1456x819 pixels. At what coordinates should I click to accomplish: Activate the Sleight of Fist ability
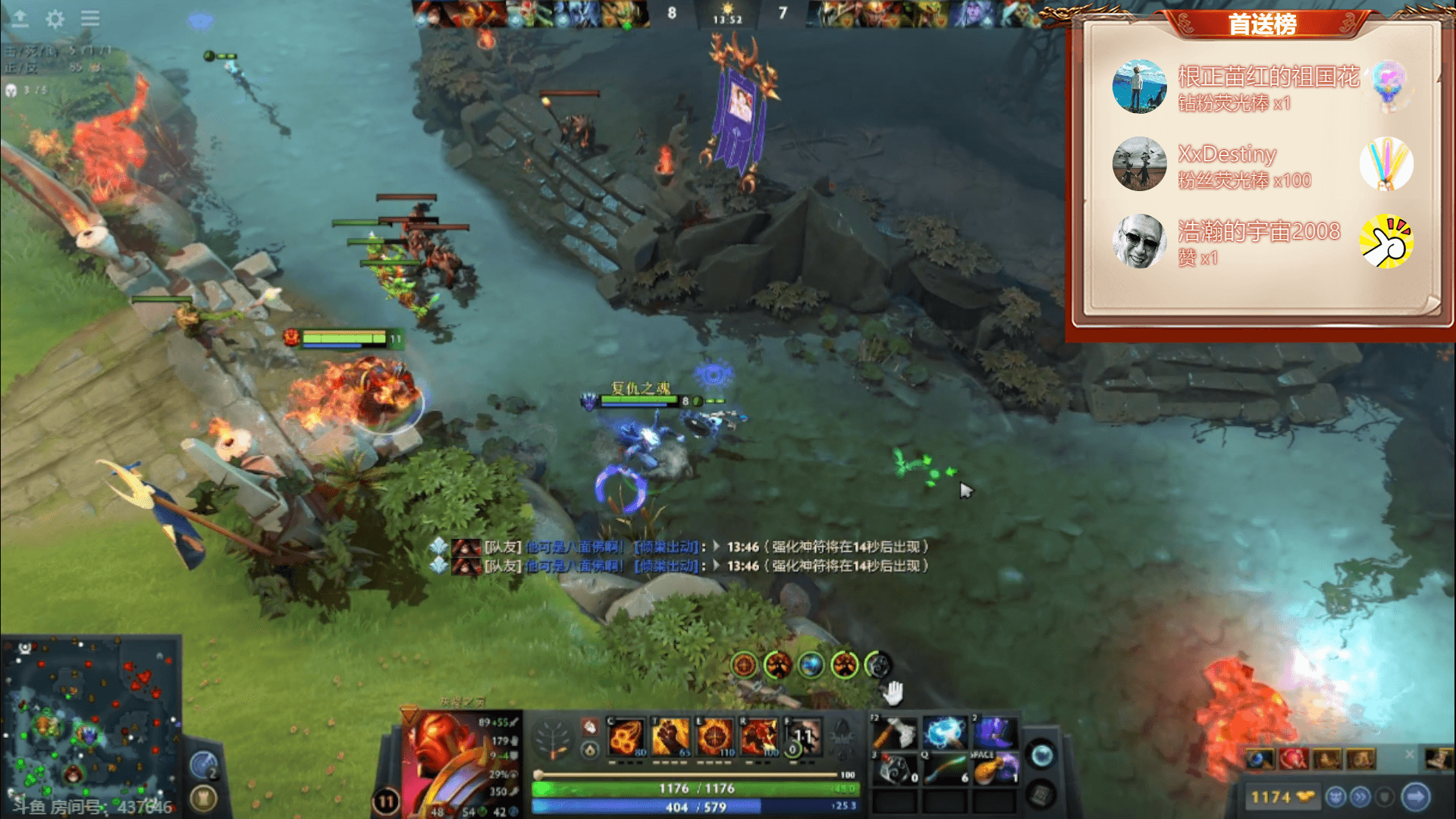[x=670, y=737]
